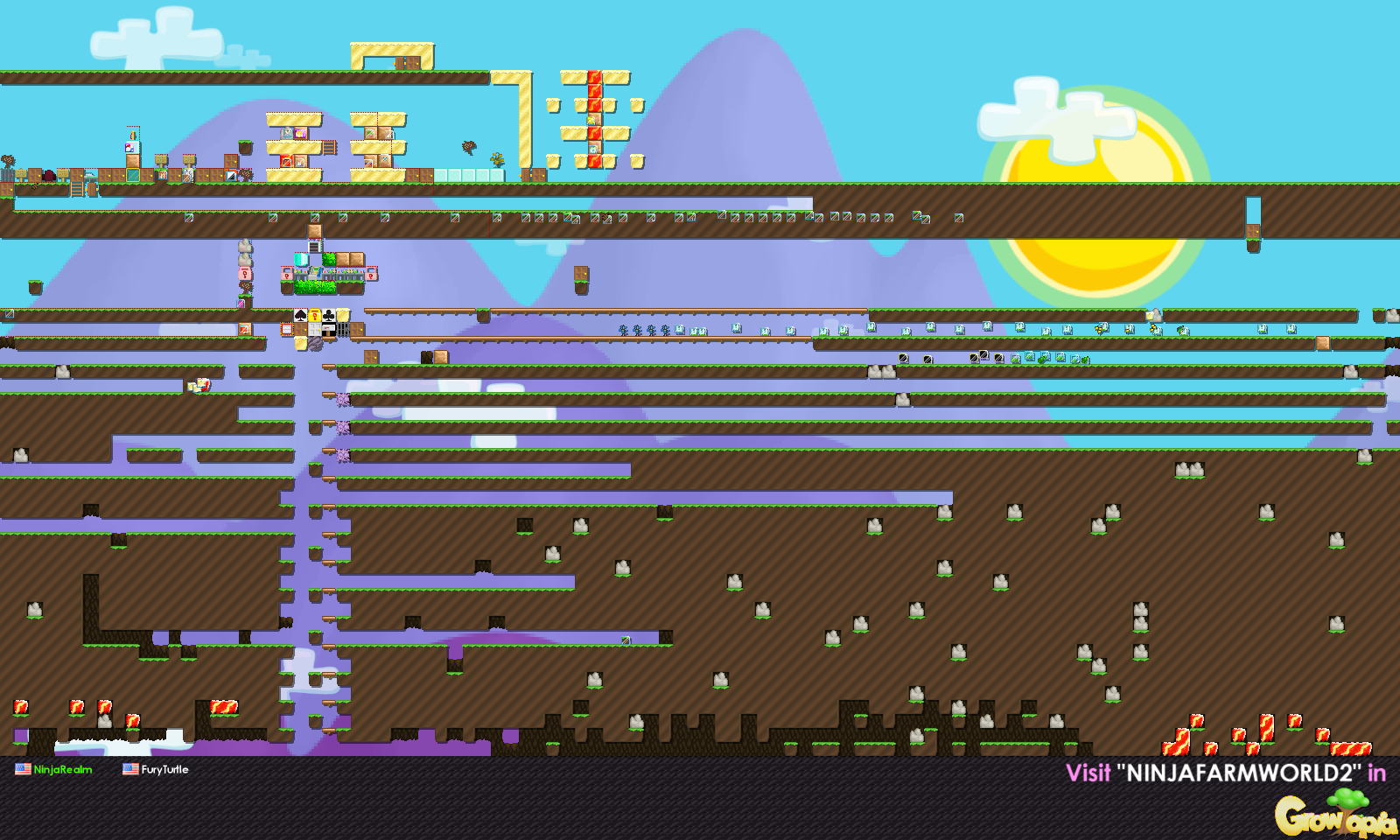Select the FuryTurtle player name
Image resolution: width=1400 pixels, height=840 pixels.
point(164,770)
